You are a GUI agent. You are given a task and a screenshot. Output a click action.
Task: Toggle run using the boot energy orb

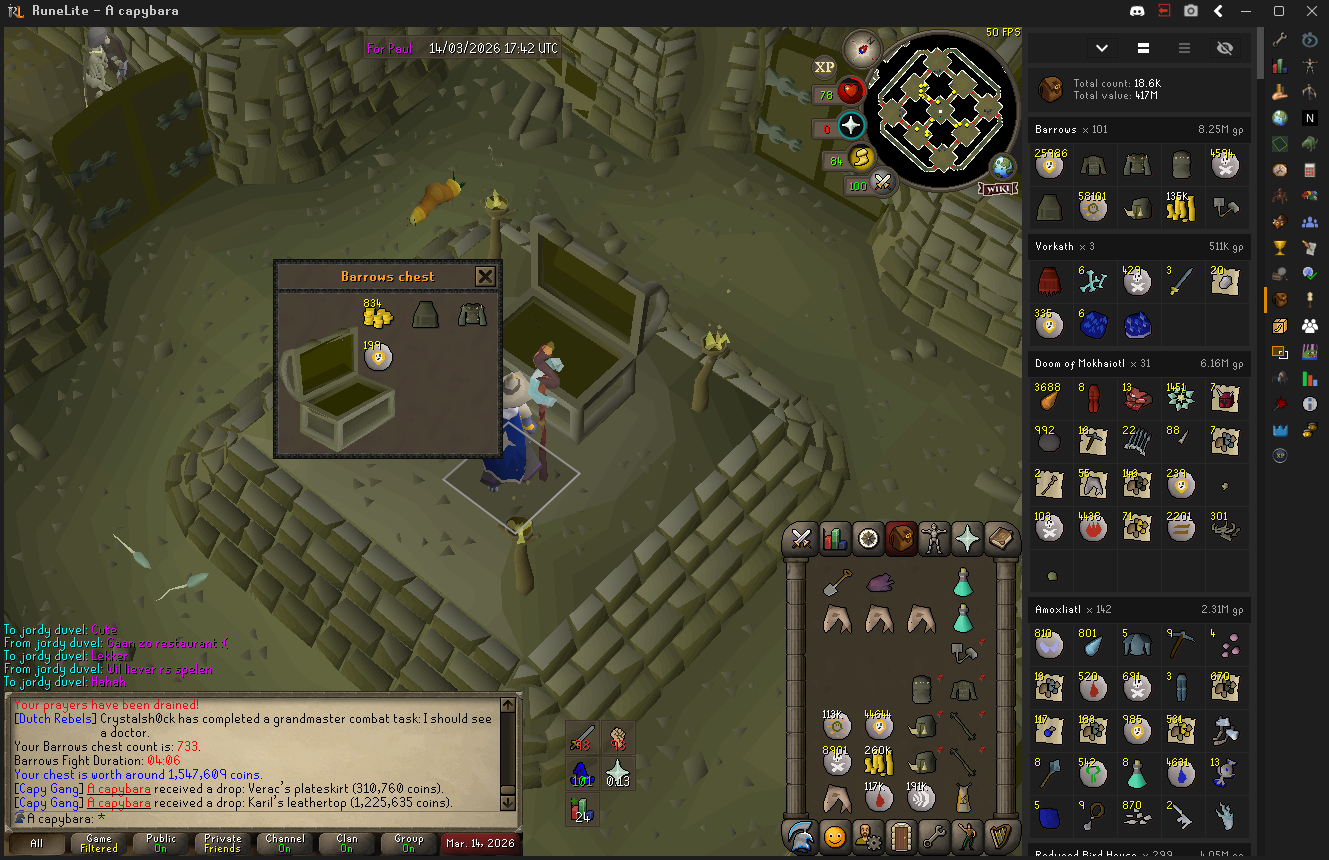point(861,158)
